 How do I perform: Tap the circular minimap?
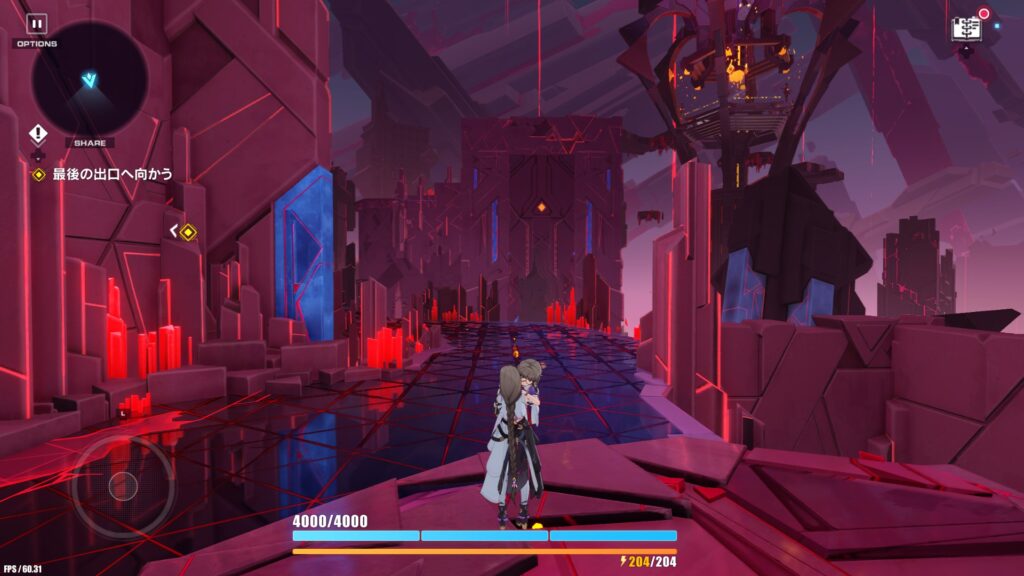[x=90, y=78]
